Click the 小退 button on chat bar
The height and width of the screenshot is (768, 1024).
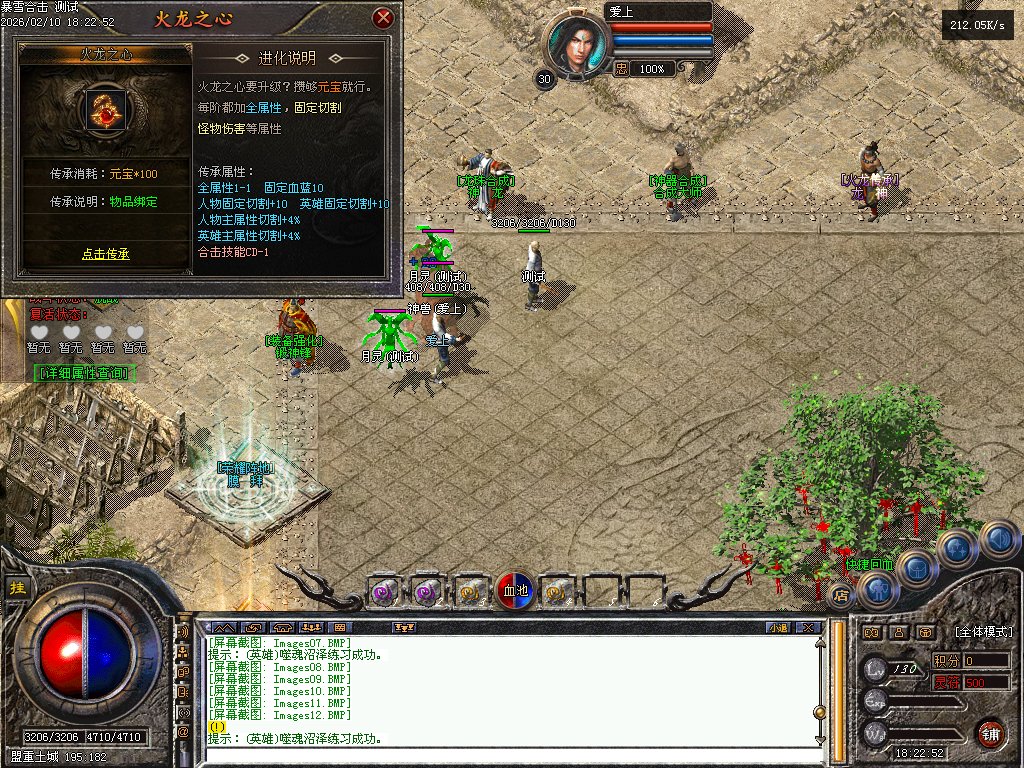[x=777, y=628]
